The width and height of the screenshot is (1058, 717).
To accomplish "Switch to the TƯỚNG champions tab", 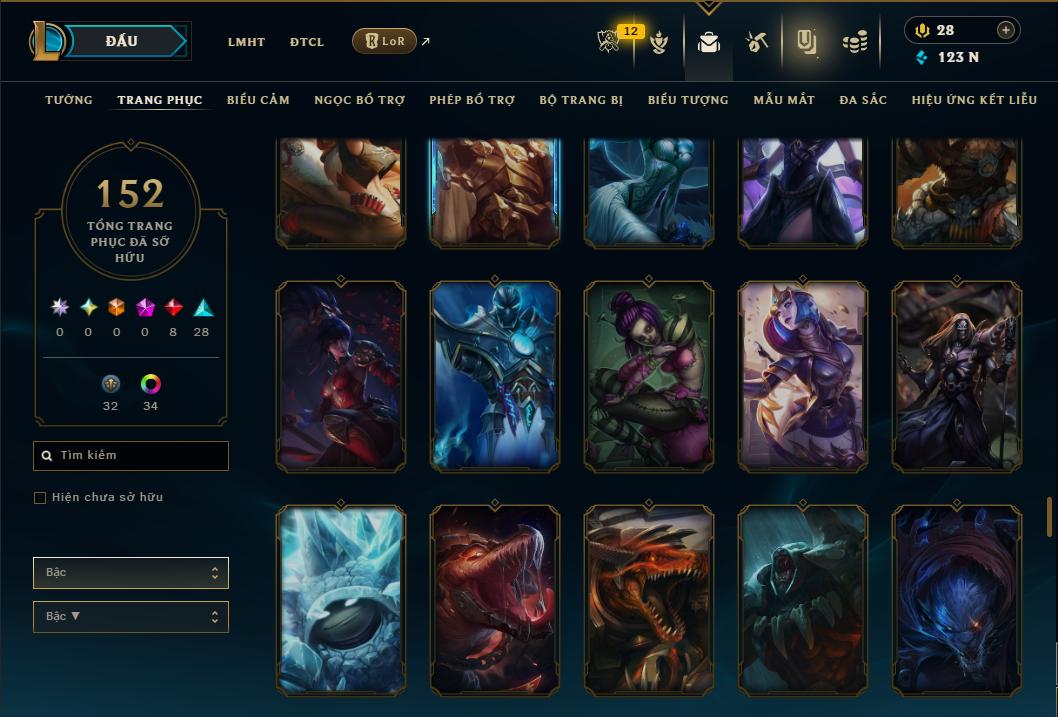I will click(69, 100).
